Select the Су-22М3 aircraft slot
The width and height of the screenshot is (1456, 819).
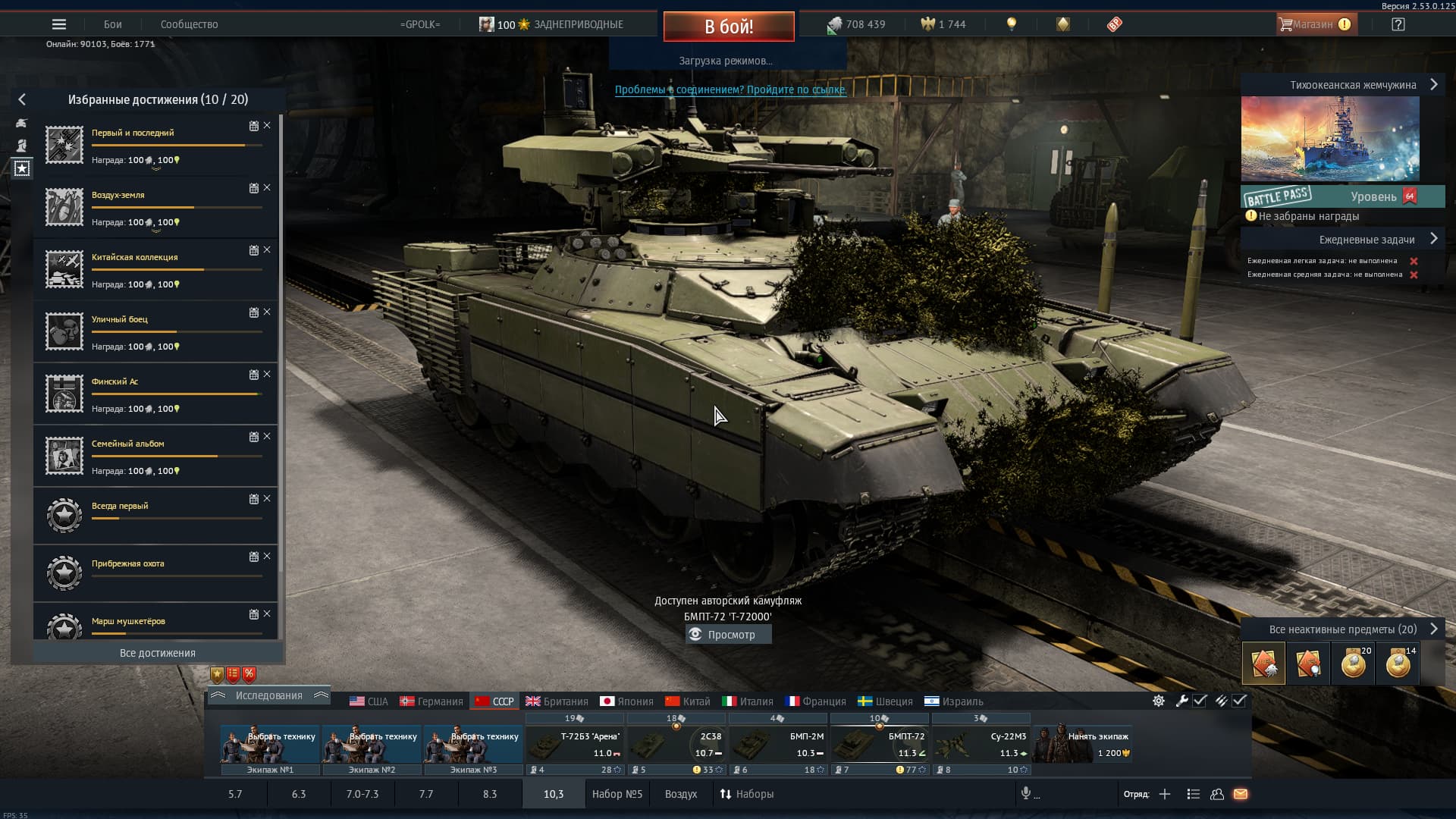point(981,745)
